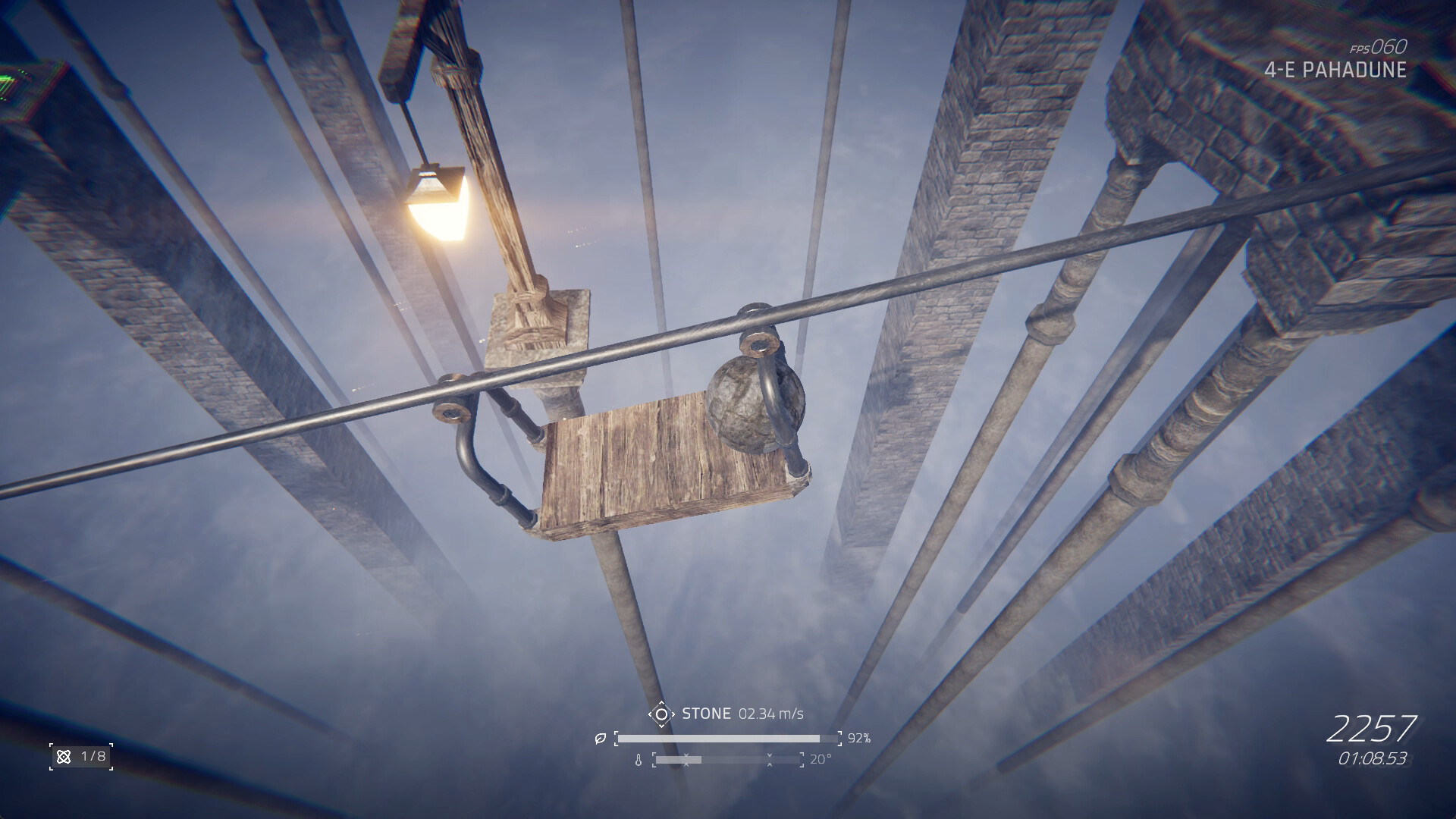The height and width of the screenshot is (819, 1456).
Task: Toggle the 20° temperature readout
Action: [821, 760]
